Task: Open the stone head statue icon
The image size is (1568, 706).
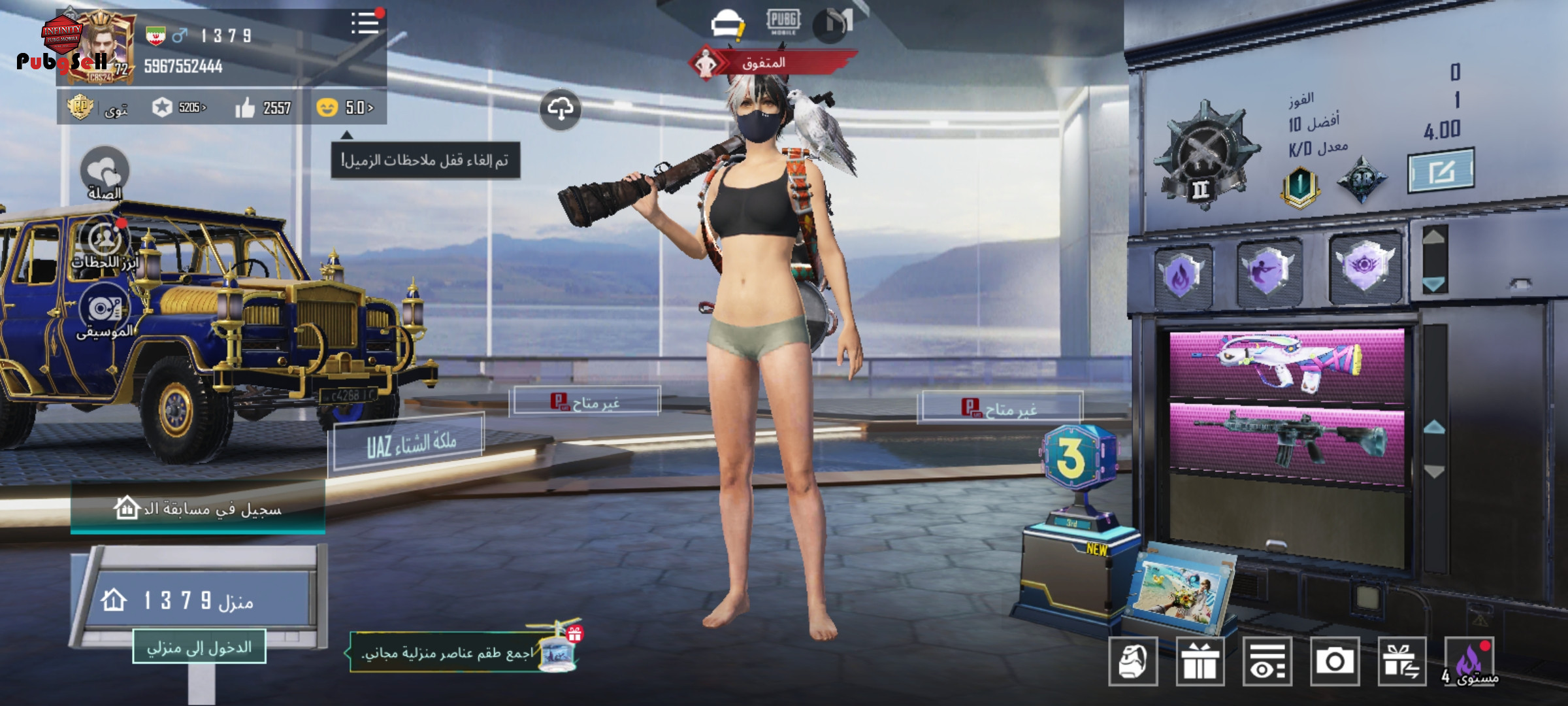Action: click(x=1133, y=662)
